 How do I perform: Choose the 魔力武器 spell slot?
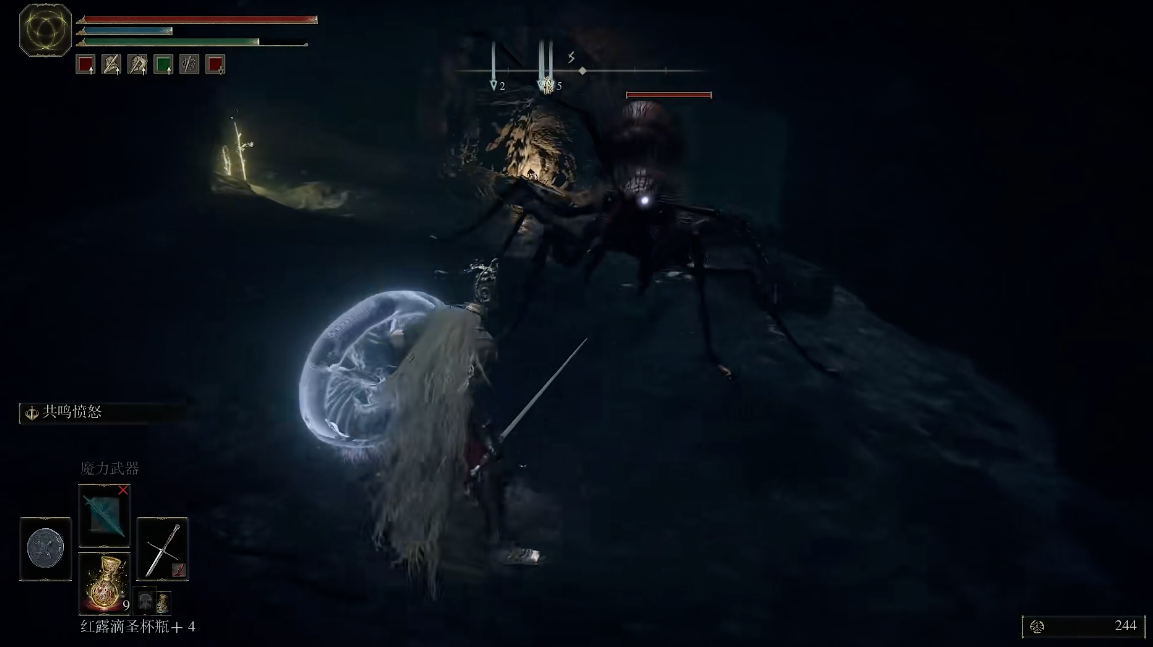pos(104,515)
